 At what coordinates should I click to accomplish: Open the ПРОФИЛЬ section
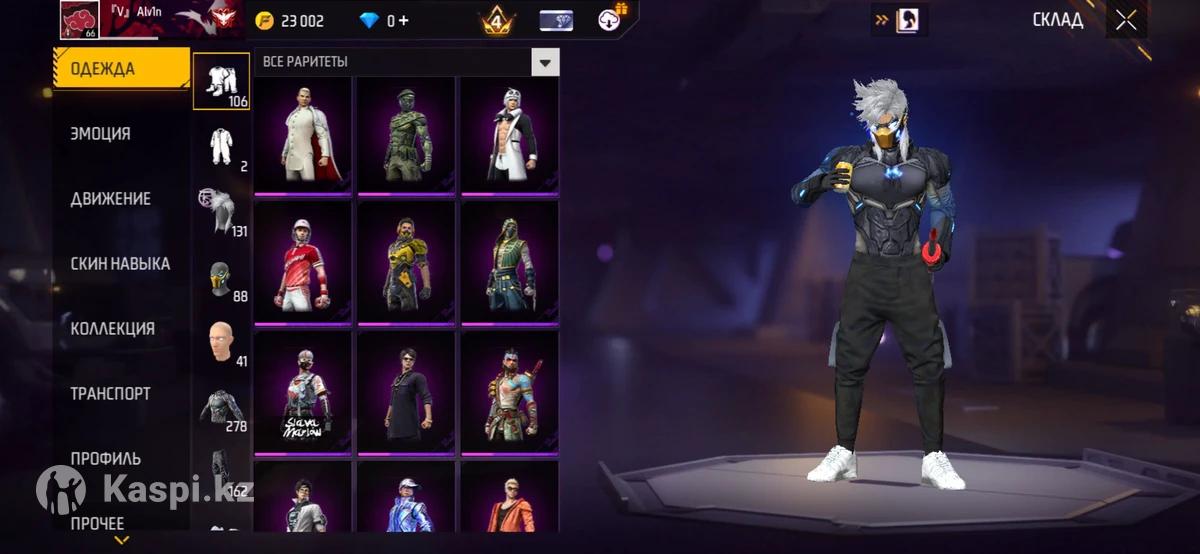105,459
